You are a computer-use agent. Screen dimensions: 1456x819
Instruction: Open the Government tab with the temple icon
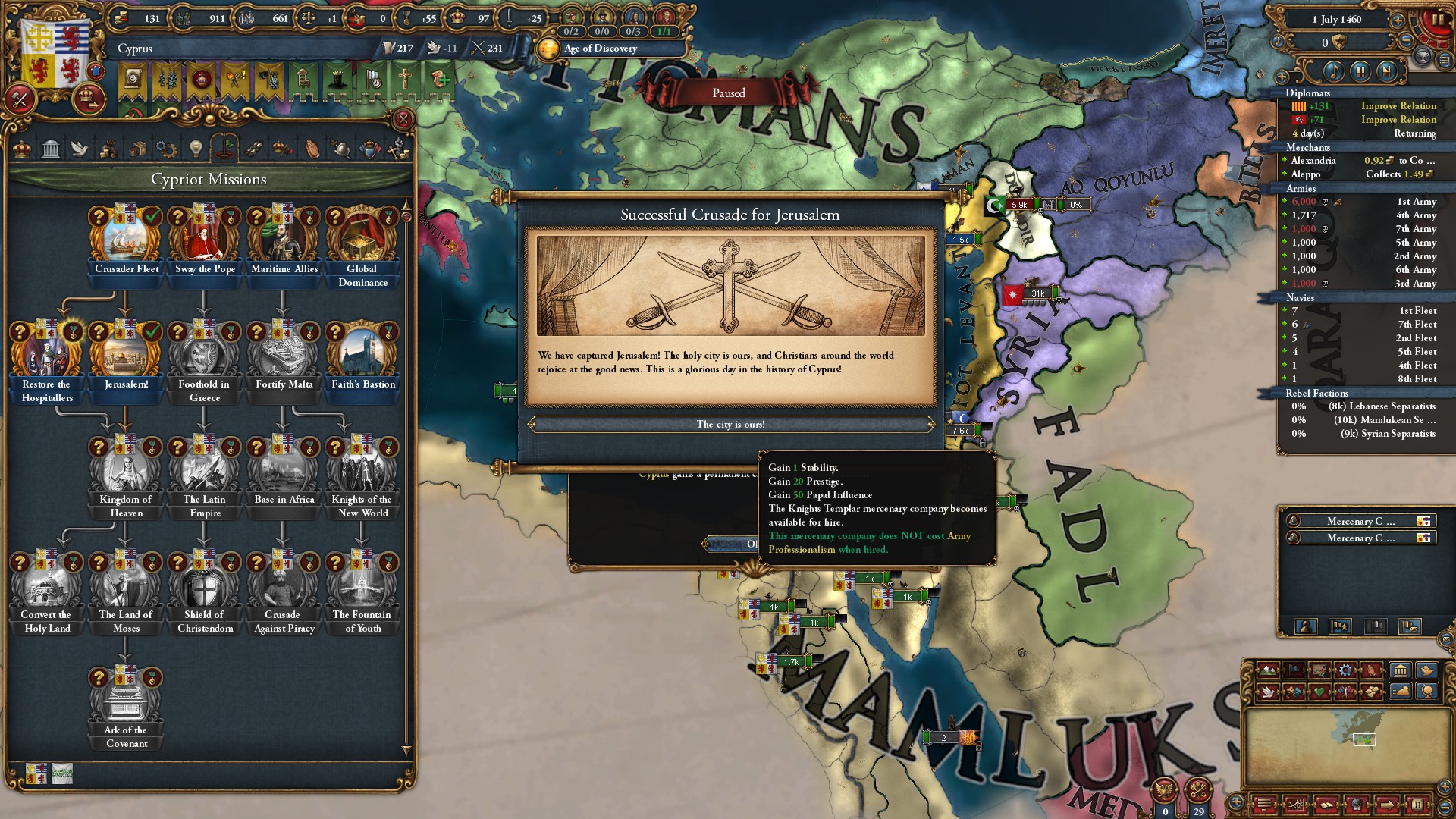click(52, 149)
